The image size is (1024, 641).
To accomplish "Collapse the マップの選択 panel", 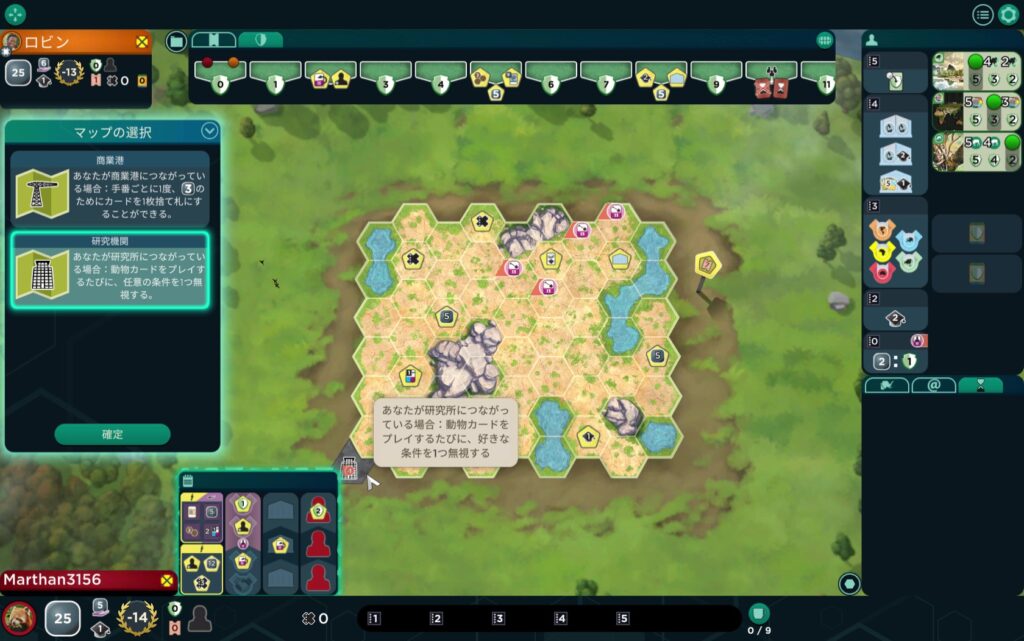I will tap(209, 130).
